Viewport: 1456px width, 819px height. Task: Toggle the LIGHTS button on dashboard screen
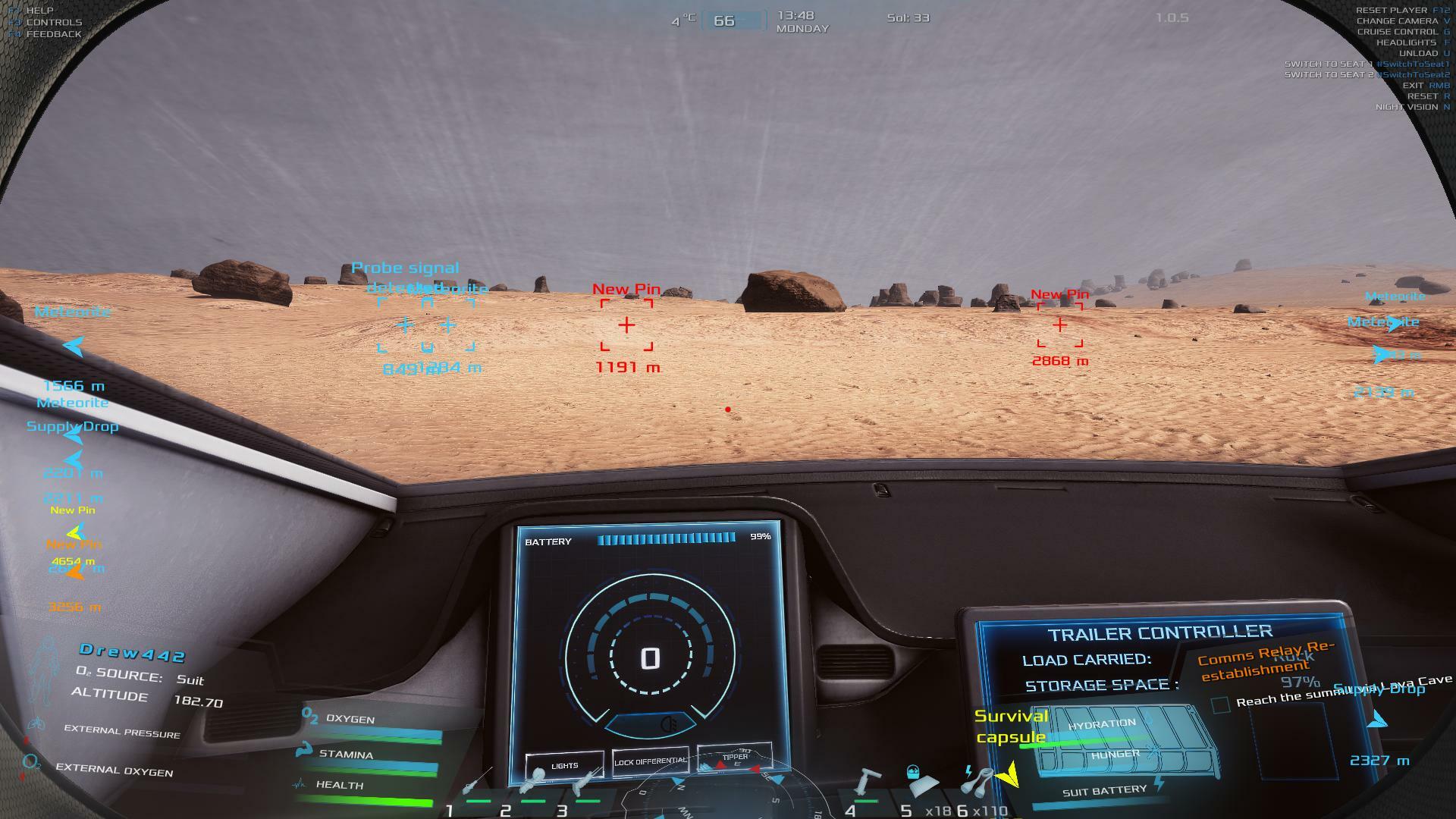tap(564, 765)
